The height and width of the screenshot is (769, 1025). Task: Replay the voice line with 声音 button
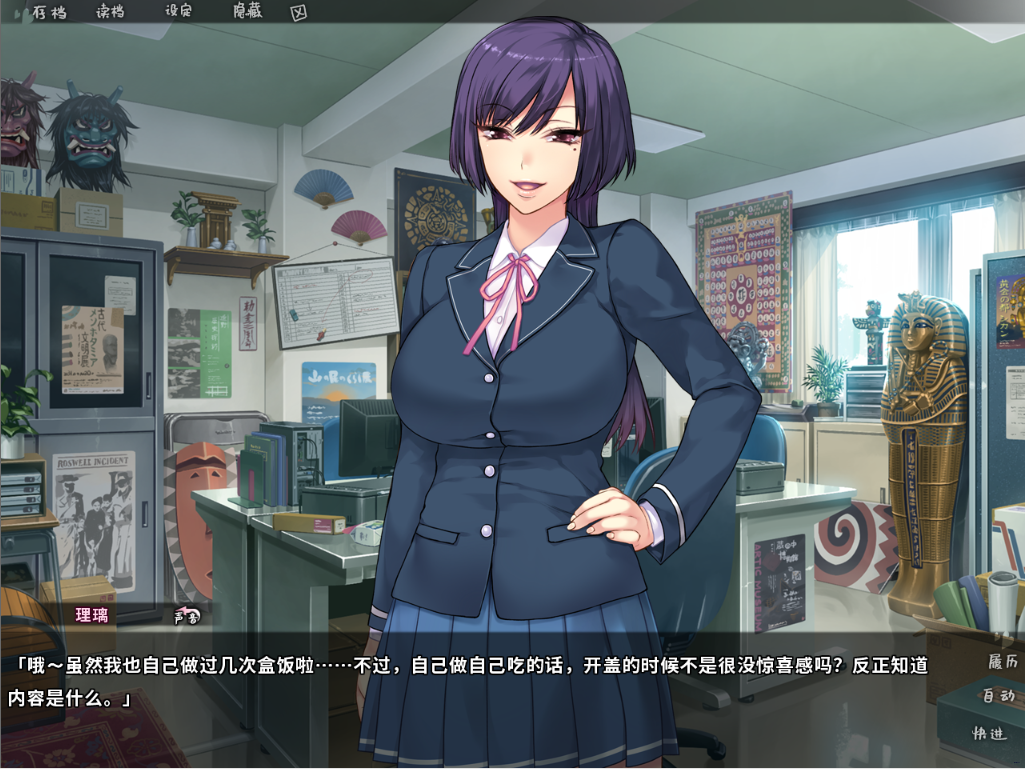[x=187, y=616]
